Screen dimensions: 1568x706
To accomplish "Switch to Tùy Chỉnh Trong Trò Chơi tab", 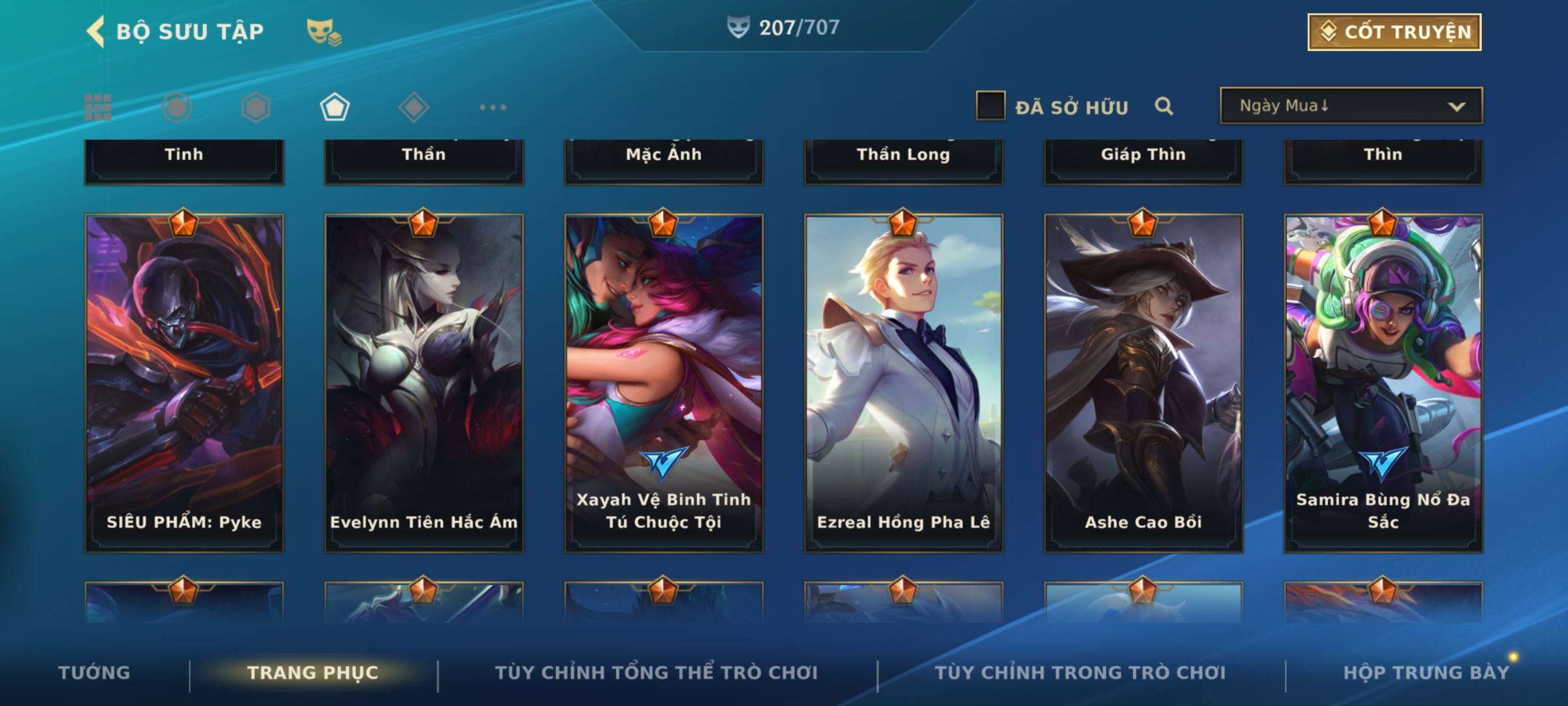I will pyautogui.click(x=1080, y=673).
